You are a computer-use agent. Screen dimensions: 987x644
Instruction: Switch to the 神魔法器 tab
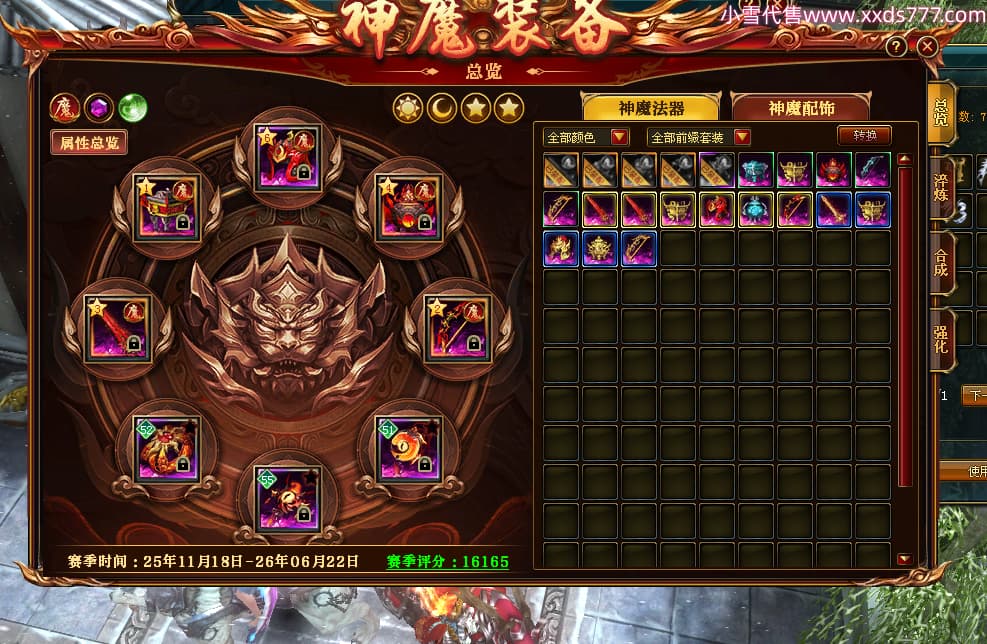(651, 108)
